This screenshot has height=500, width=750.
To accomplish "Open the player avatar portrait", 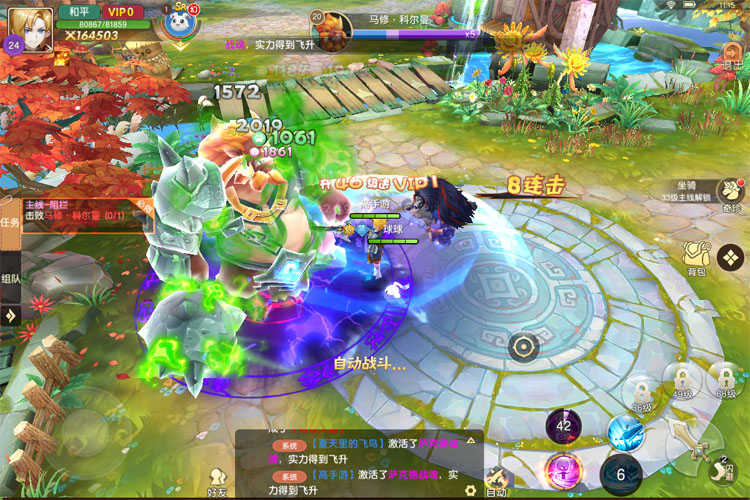I will point(30,26).
